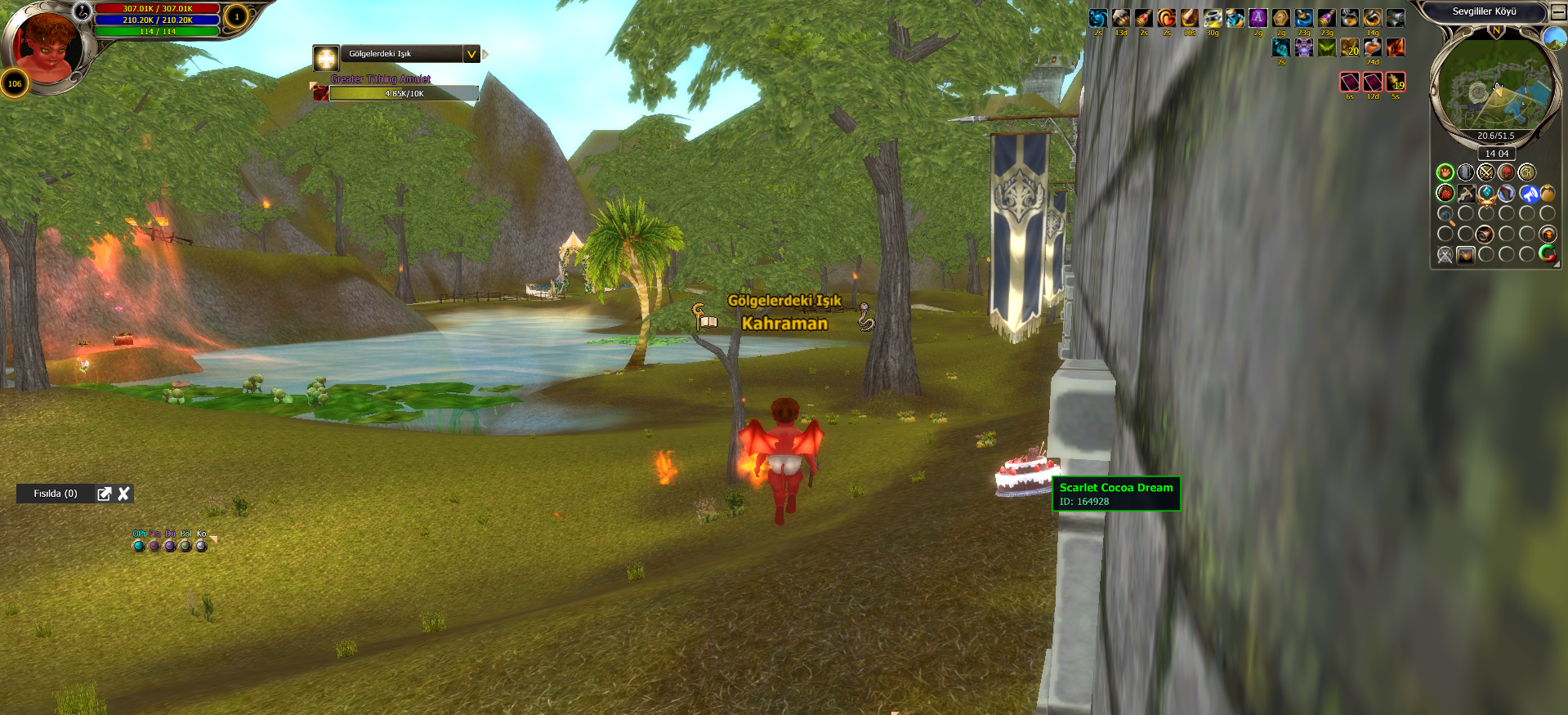Screen dimensions: 1568x715
Task: Close the Fısılda whisper box
Action: click(124, 494)
